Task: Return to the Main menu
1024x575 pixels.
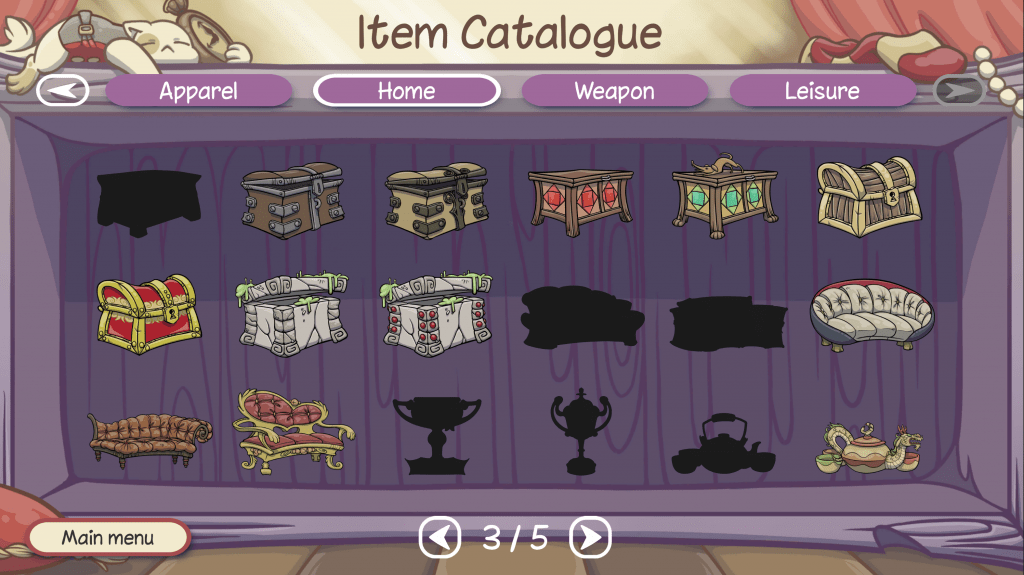Action: tap(108, 538)
